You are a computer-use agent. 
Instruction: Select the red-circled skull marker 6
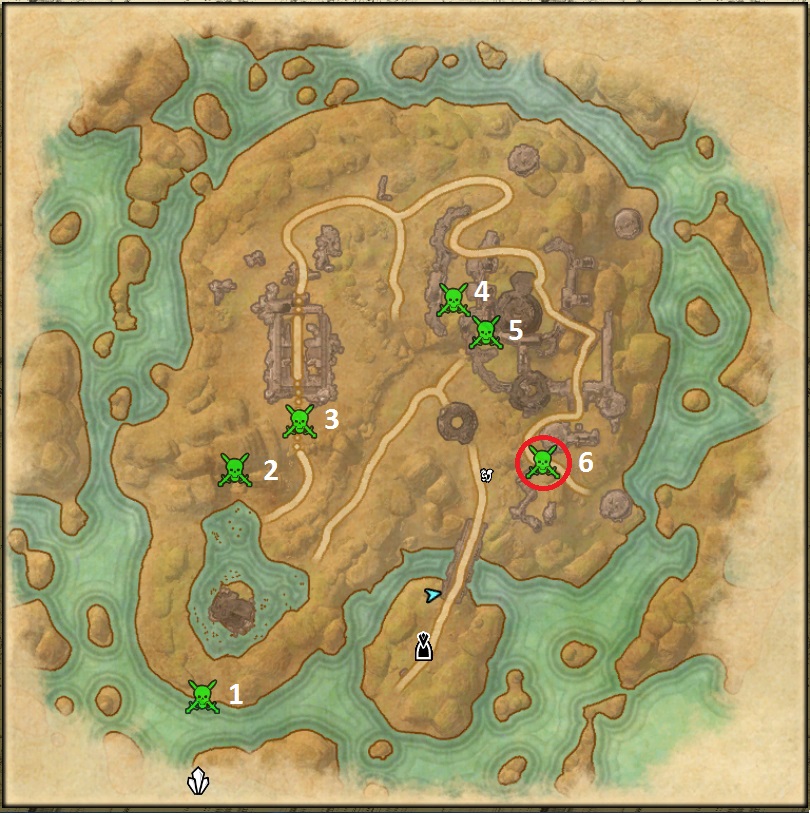542,463
